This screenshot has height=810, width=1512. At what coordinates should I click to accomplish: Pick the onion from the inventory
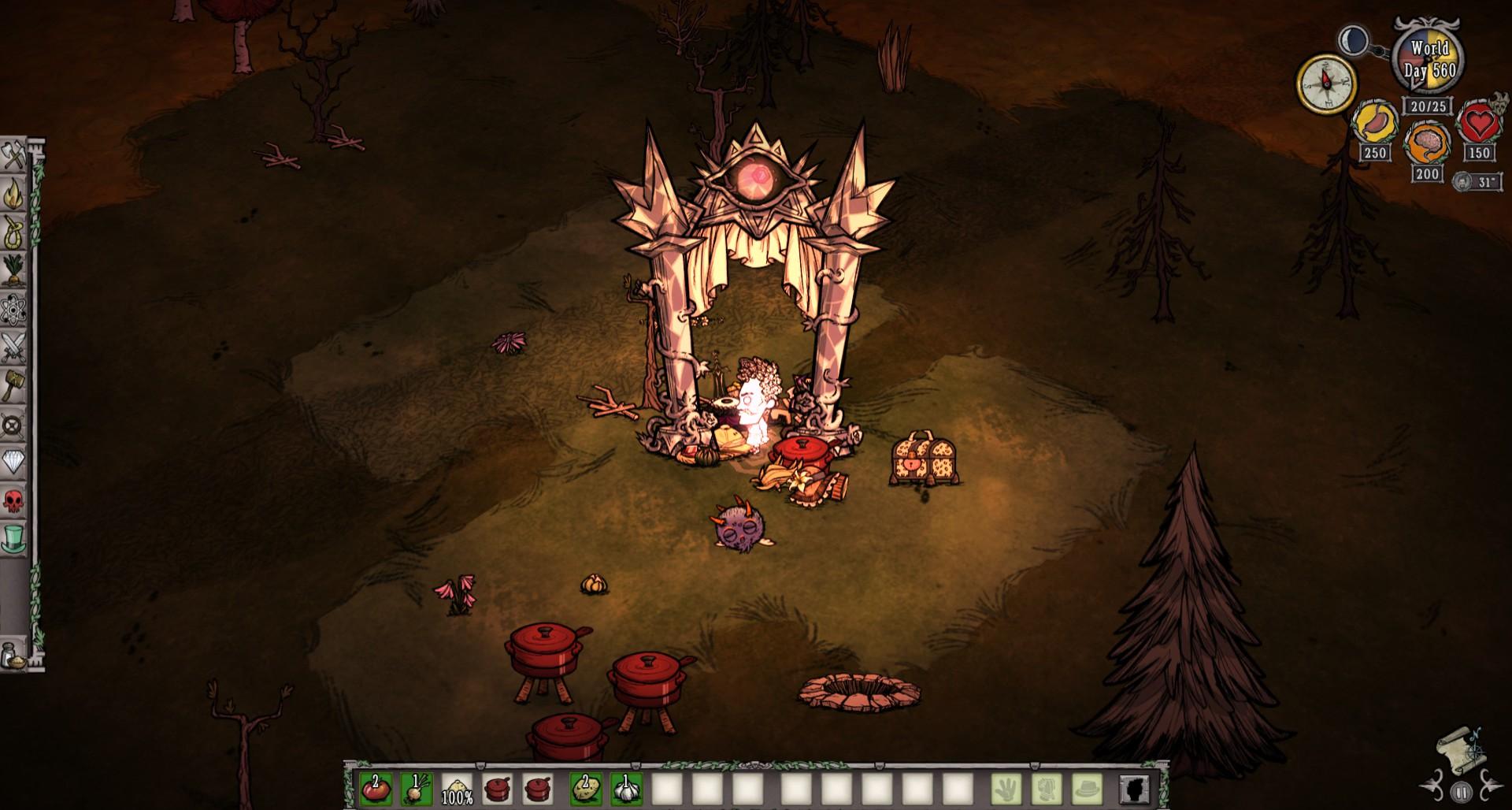click(x=416, y=788)
